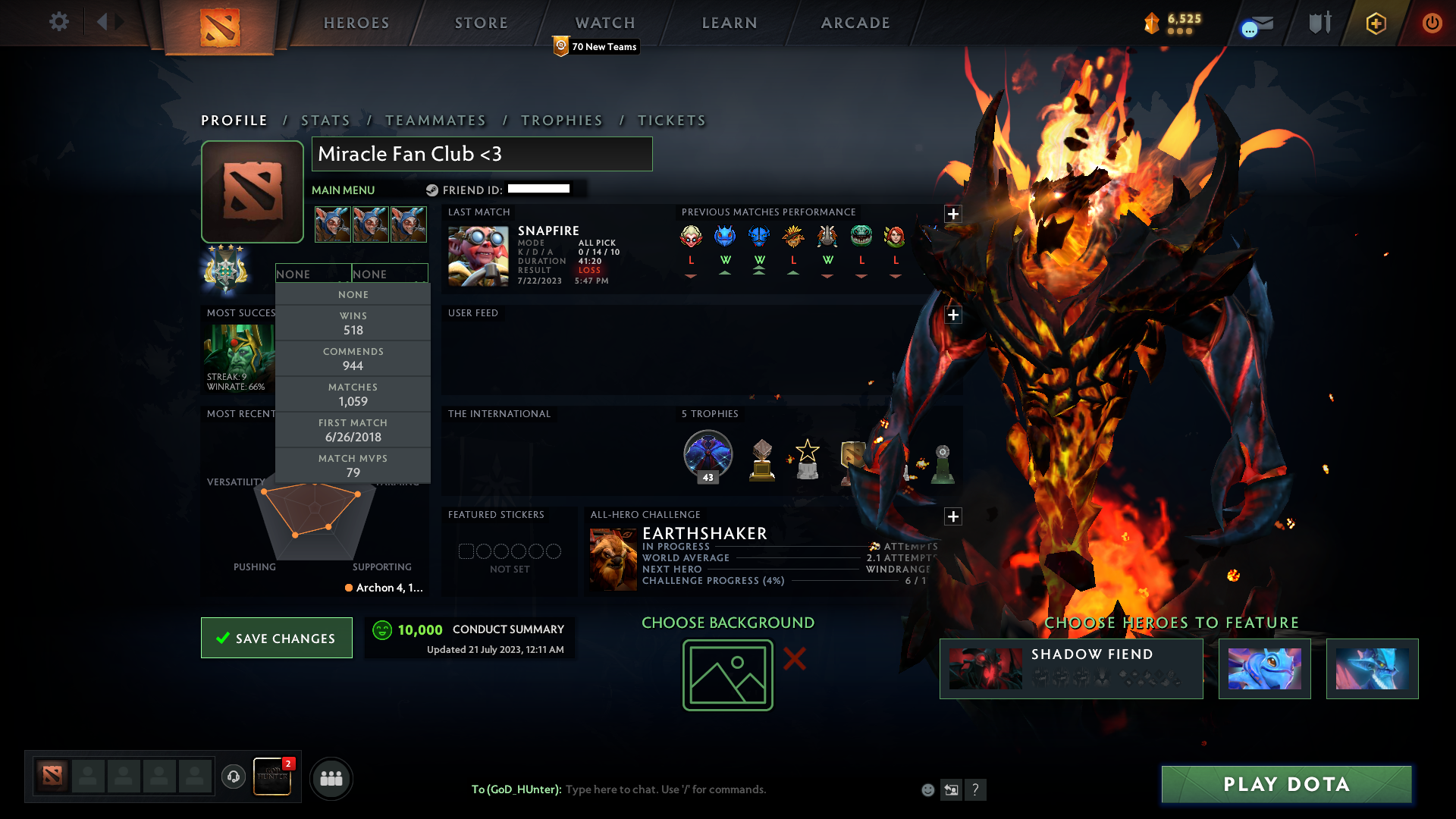Image resolution: width=1456 pixels, height=819 pixels.
Task: Switch to the Trophies tab
Action: point(561,120)
